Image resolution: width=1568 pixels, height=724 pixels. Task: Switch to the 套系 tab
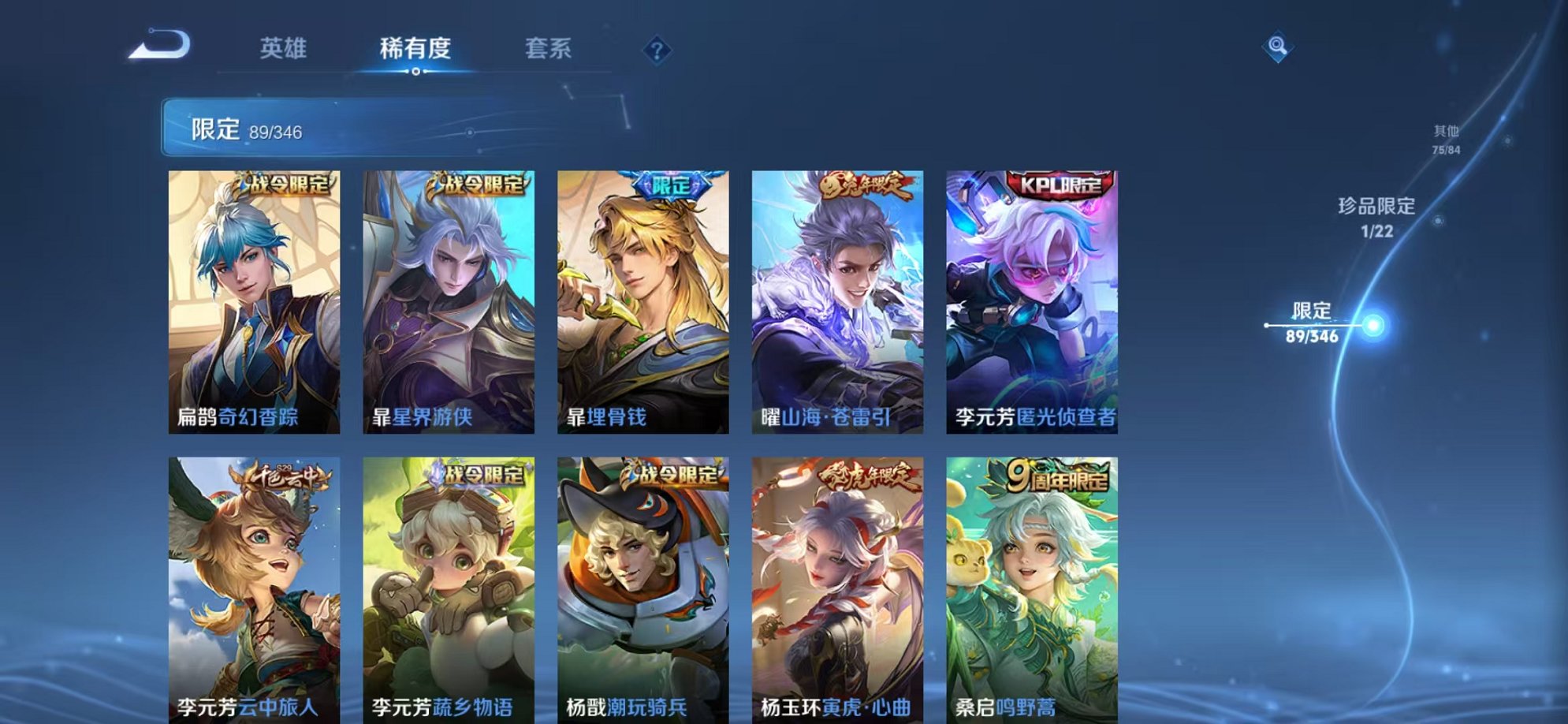coord(553,49)
